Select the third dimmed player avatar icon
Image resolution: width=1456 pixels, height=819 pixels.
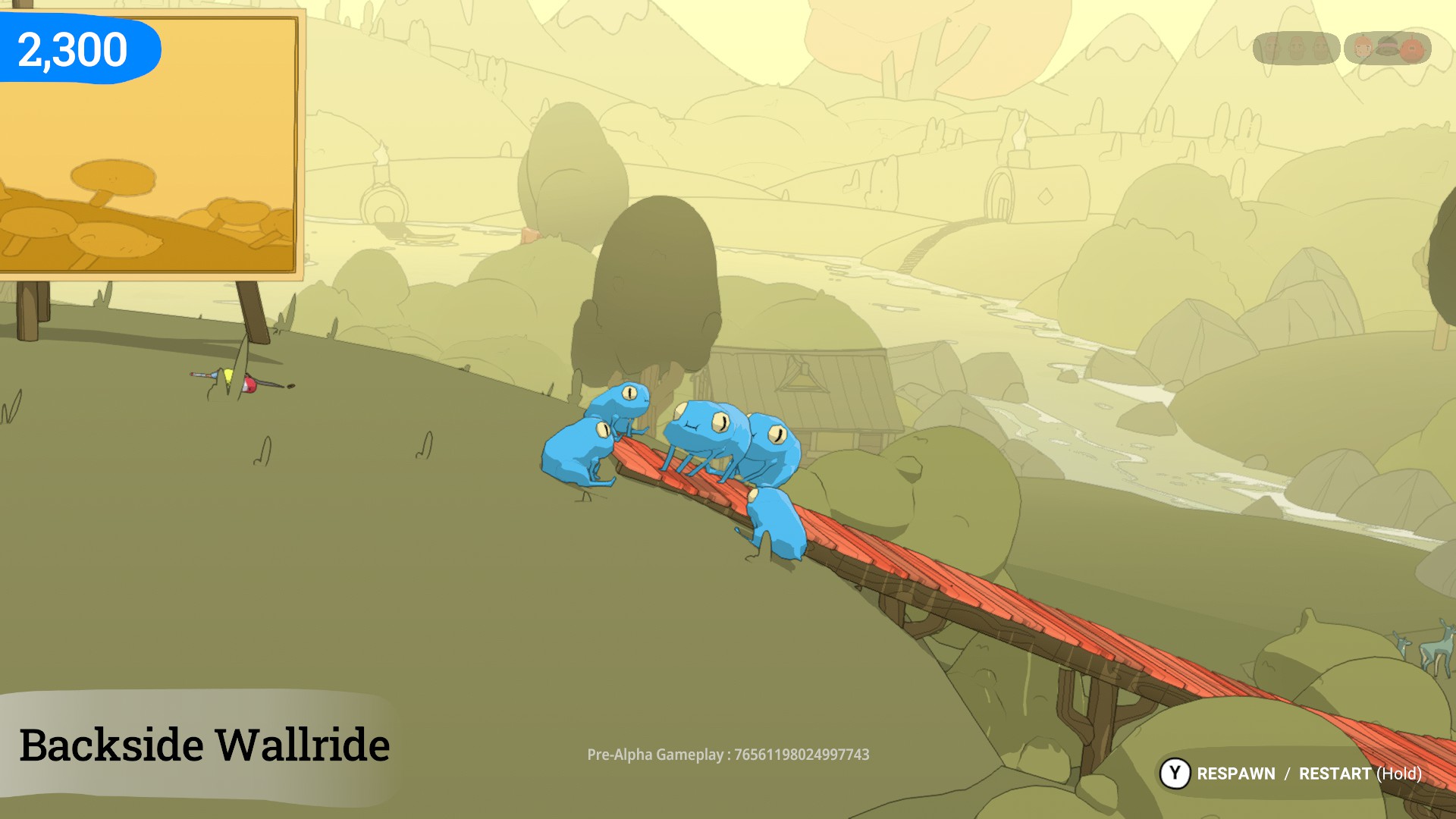pos(1320,48)
